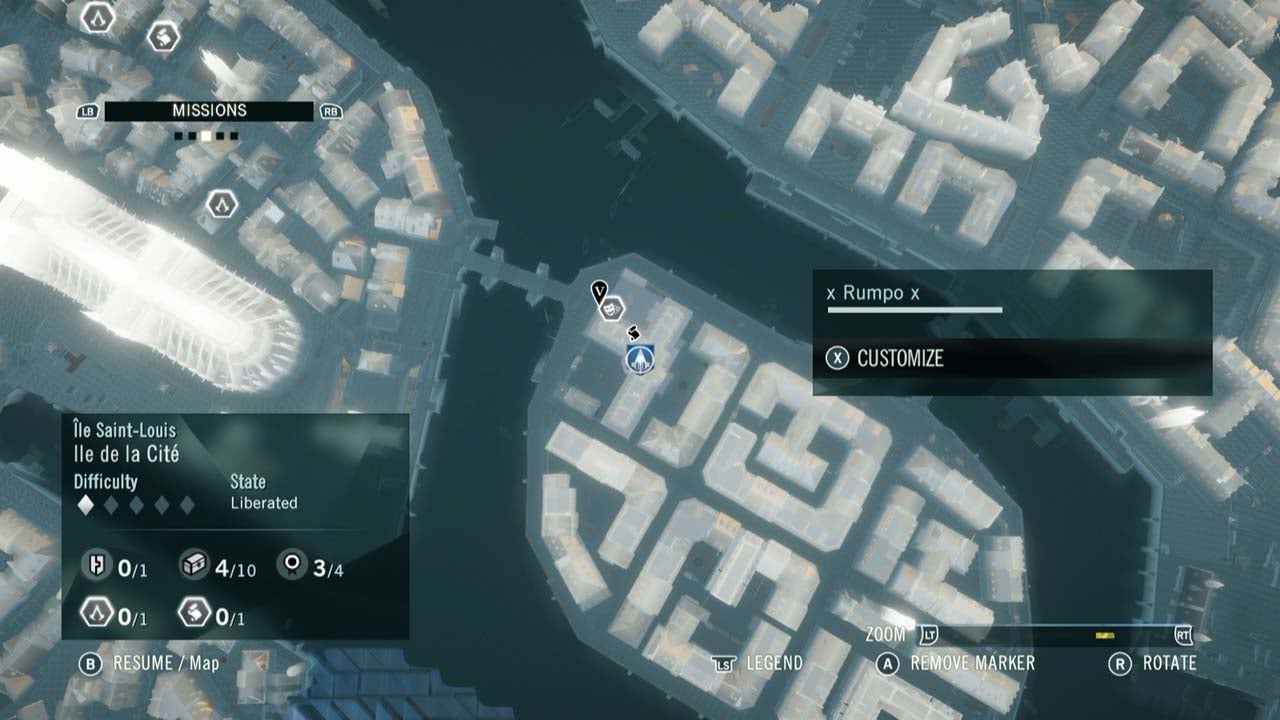The width and height of the screenshot is (1280, 720).
Task: Select the theater masks social club marker on map
Action: [611, 308]
